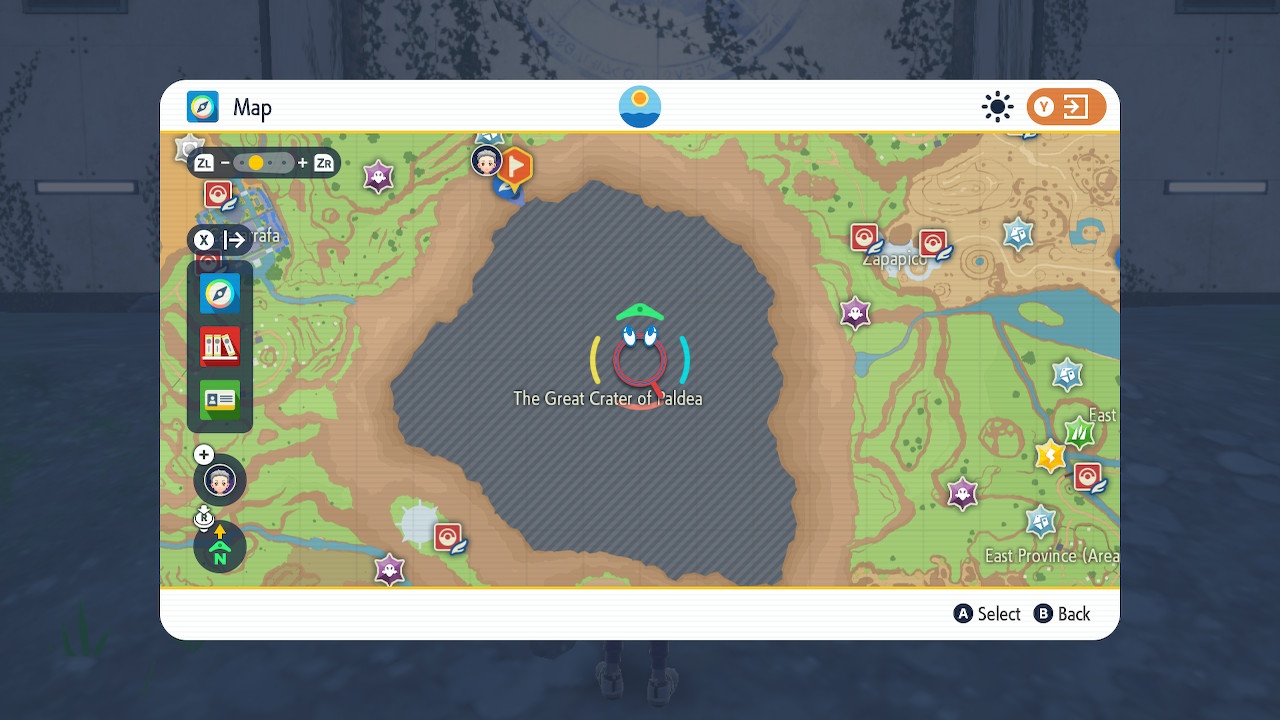Expand the plus button above the player avatar
This screenshot has width=1280, height=720.
(x=203, y=454)
